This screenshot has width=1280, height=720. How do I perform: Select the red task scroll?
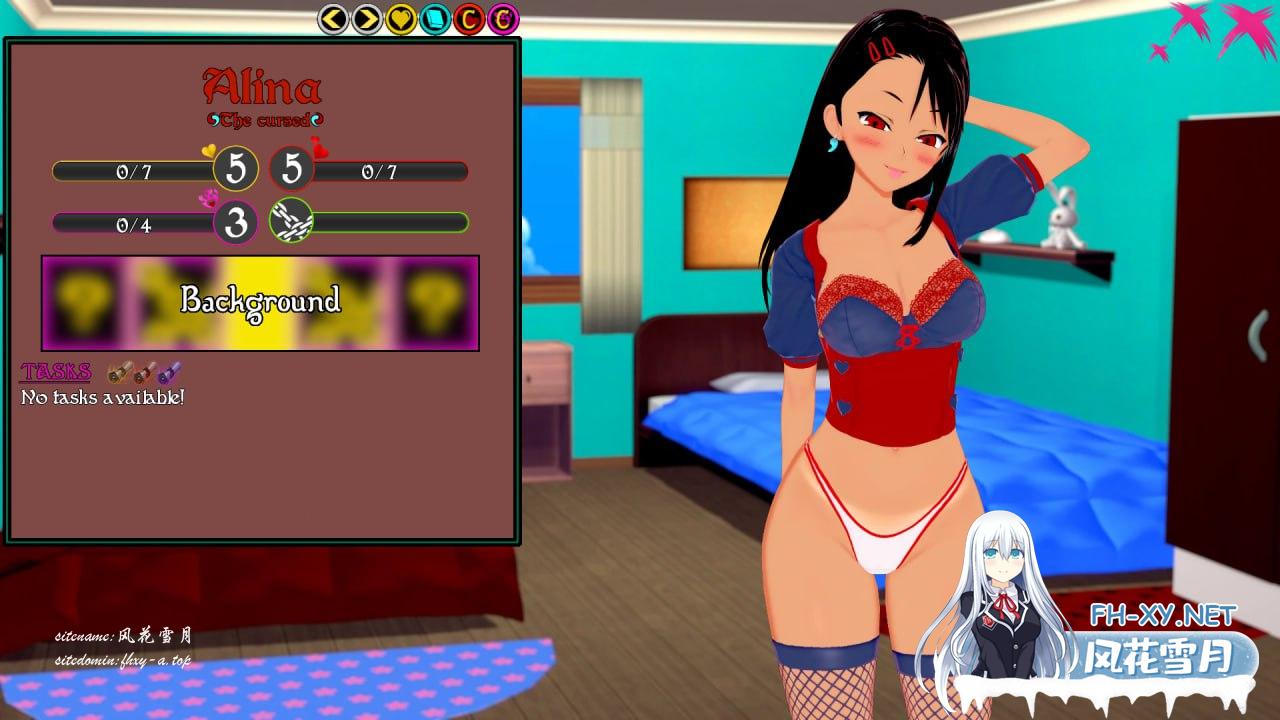(x=145, y=373)
